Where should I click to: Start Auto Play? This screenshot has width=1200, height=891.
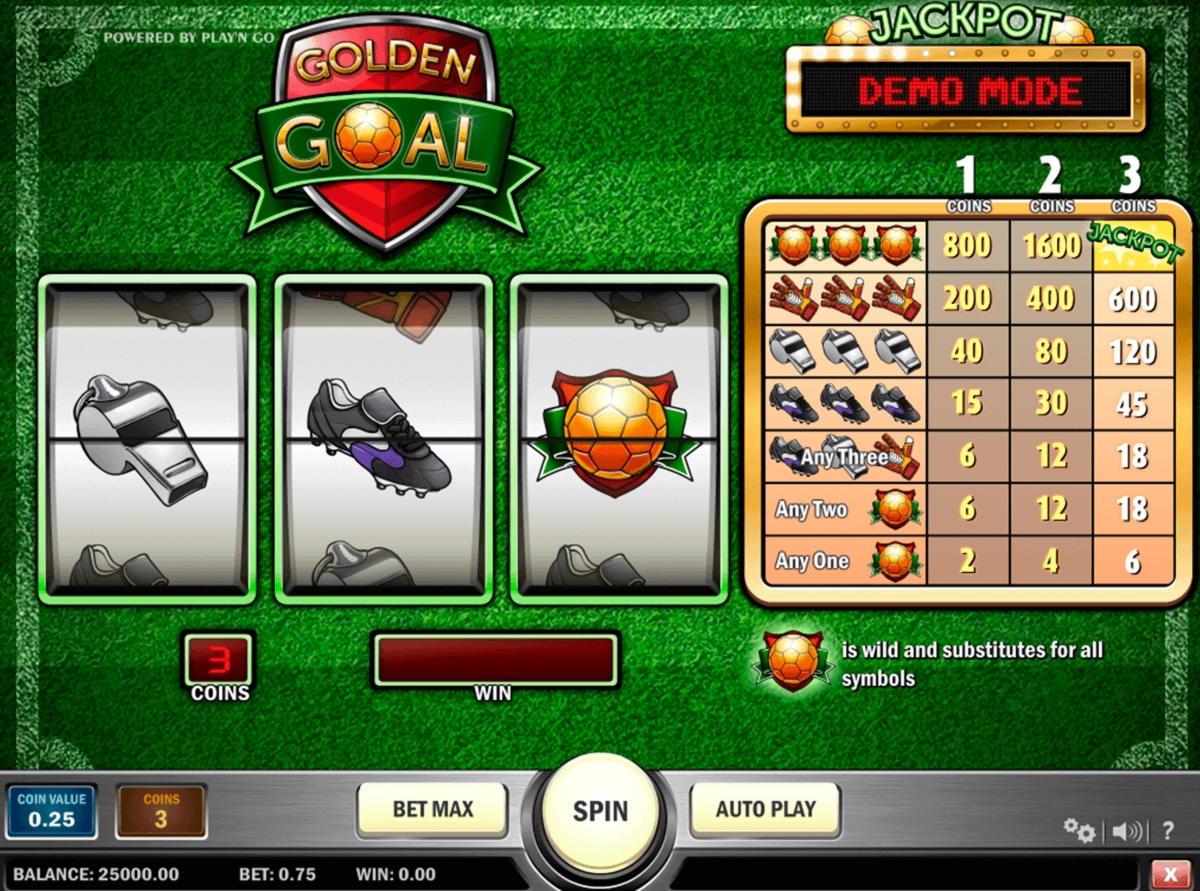[x=765, y=809]
